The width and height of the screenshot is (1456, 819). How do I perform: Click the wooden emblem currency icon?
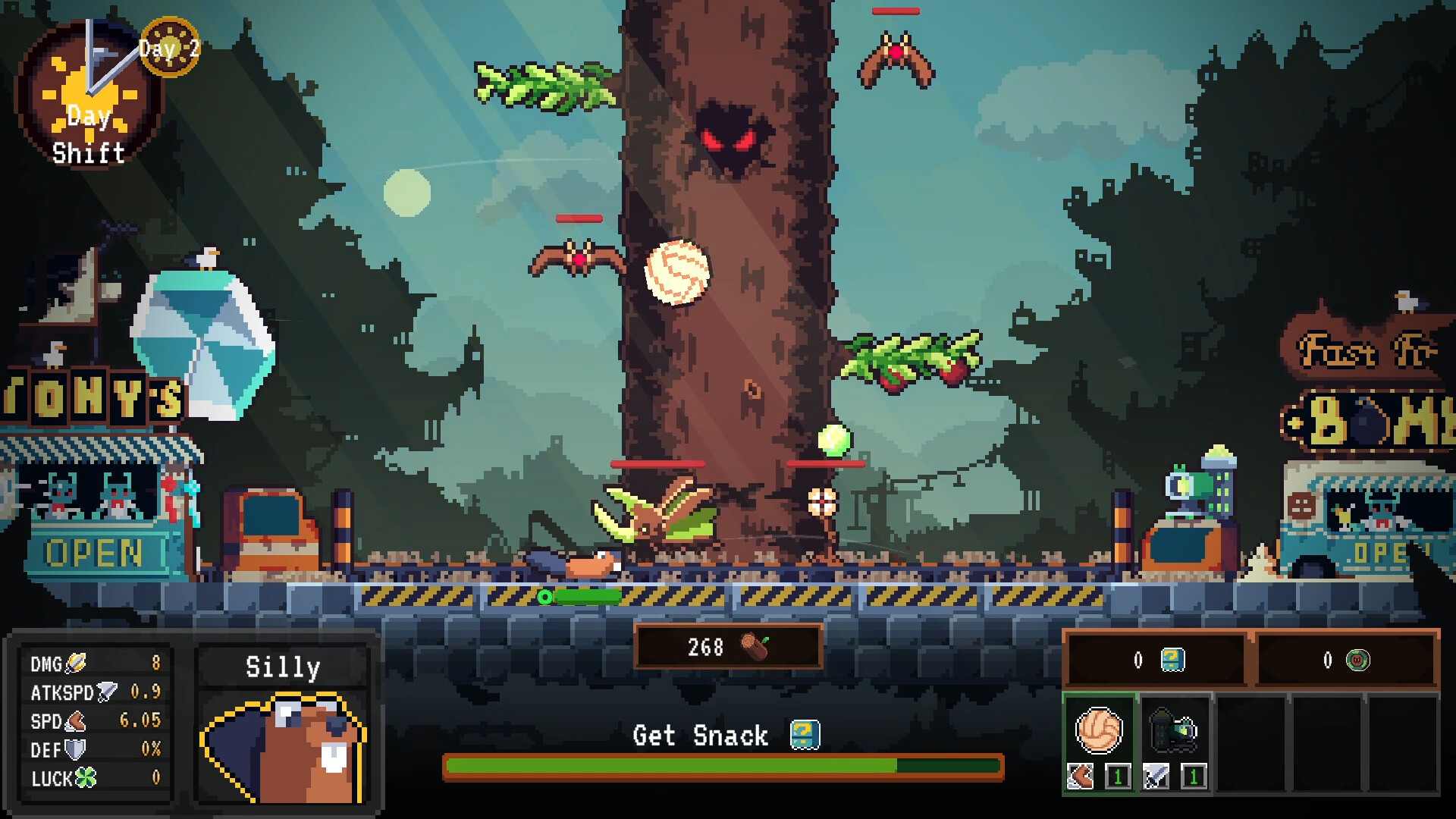click(x=1360, y=660)
